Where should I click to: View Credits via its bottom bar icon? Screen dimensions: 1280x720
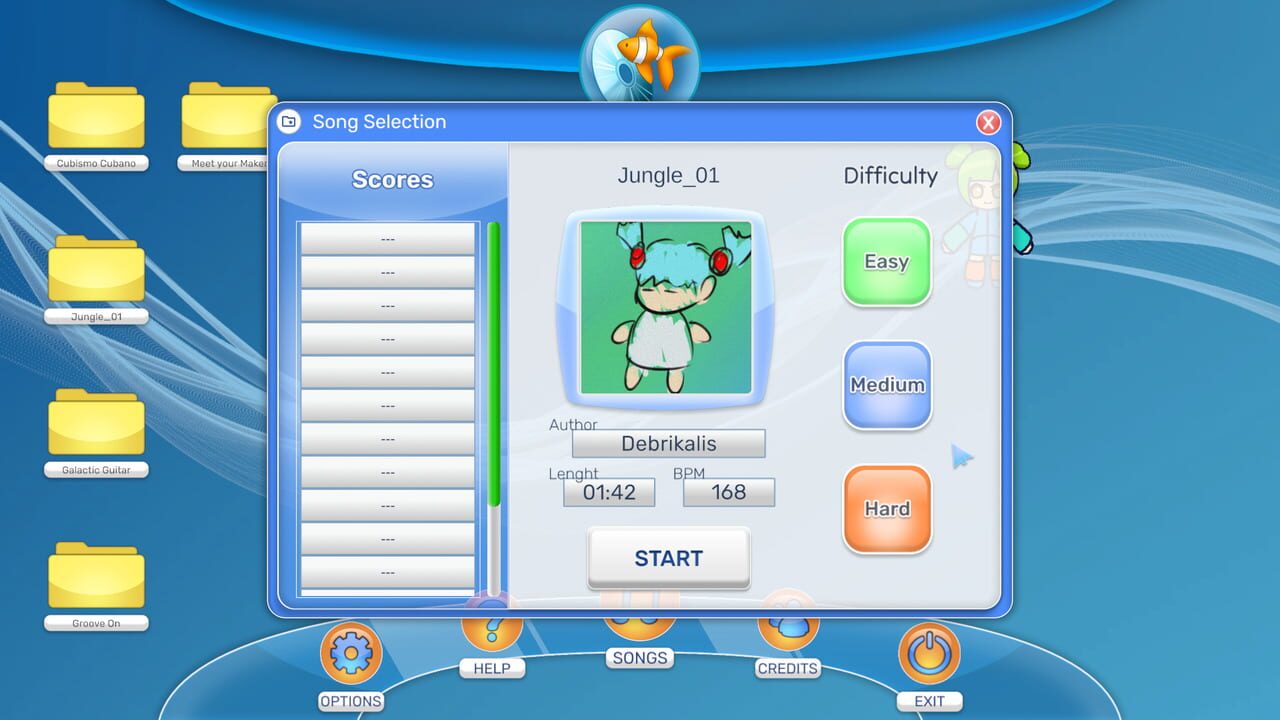[788, 628]
